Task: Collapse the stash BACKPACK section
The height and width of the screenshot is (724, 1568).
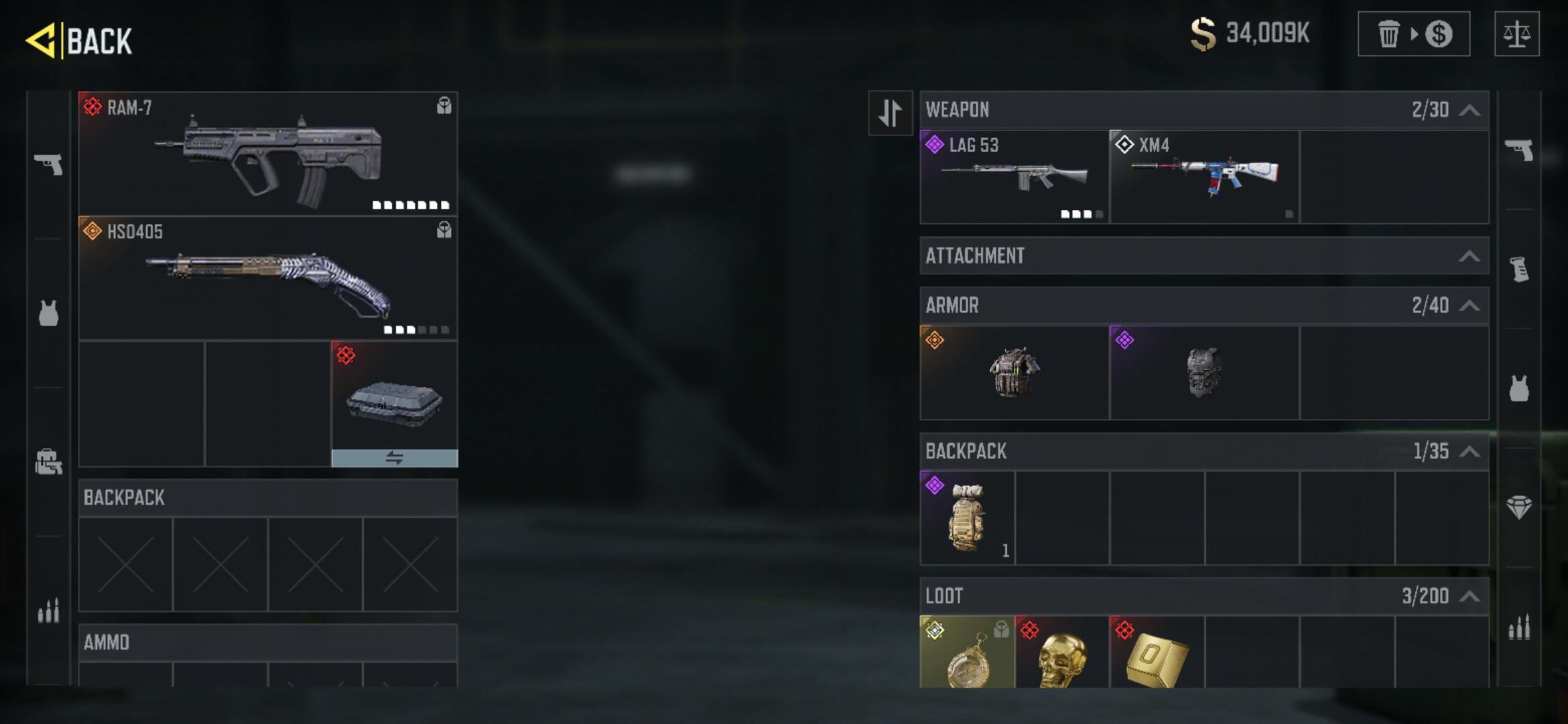Action: click(1469, 451)
